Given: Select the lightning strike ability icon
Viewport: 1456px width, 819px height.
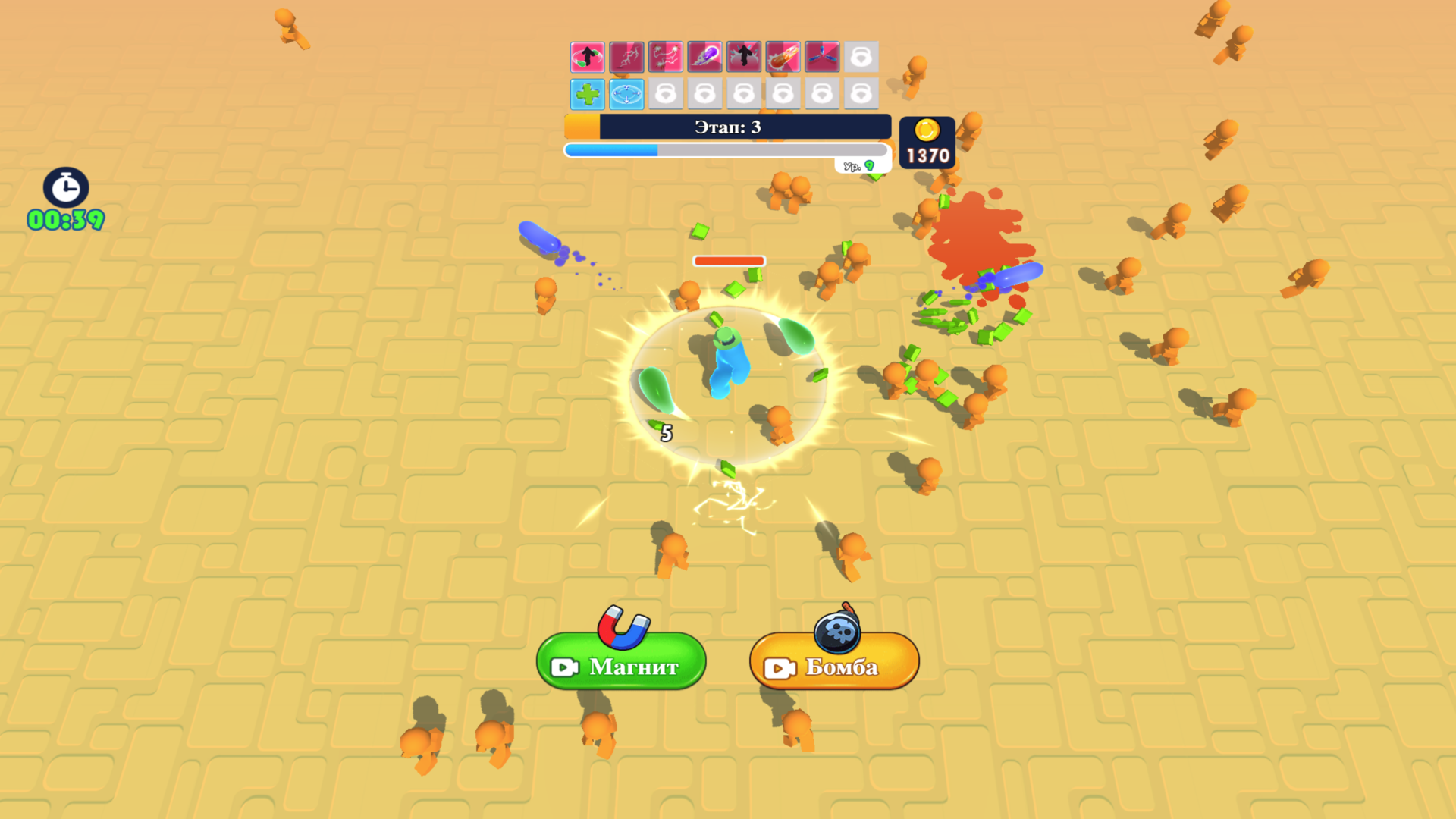Looking at the screenshot, I should click(627, 57).
